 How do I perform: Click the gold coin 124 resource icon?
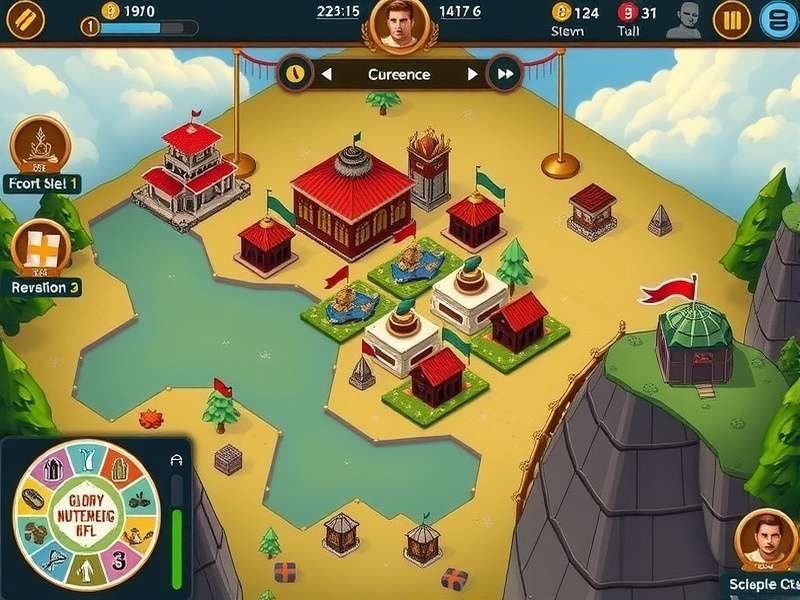point(561,13)
